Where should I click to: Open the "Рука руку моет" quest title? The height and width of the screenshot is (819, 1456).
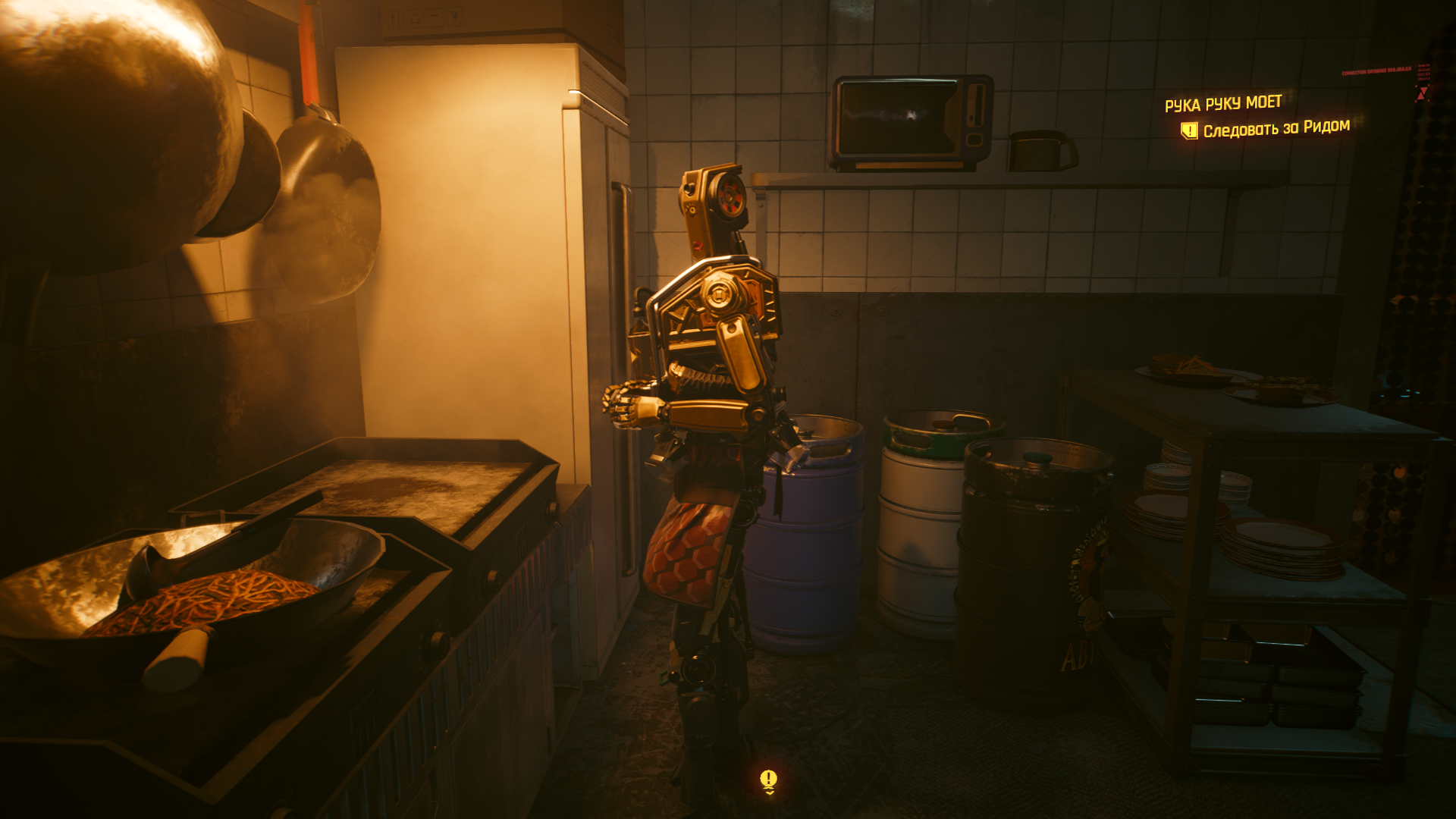coord(1222,103)
